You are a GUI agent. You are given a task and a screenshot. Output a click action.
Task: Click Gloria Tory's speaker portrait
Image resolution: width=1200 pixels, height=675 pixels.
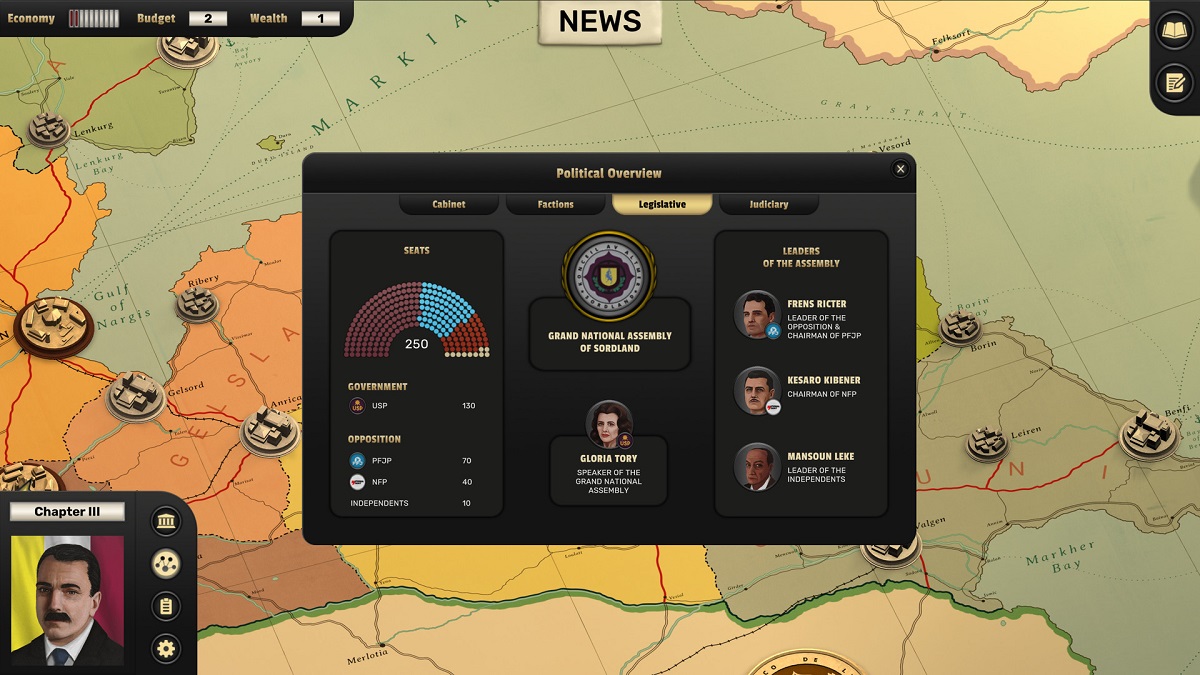609,424
